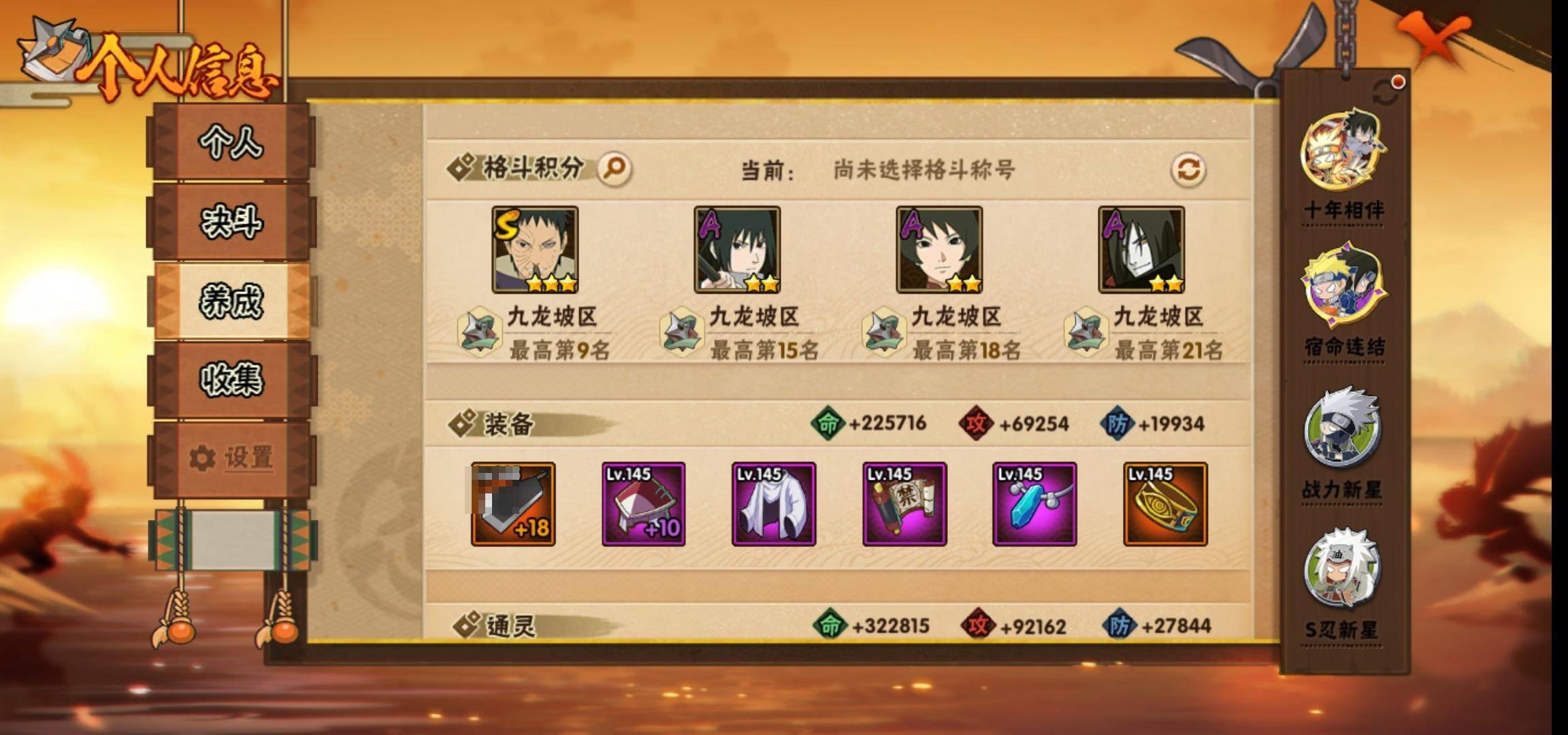Open the 设置 settings entry
This screenshot has height=735, width=1568.
pyautogui.click(x=231, y=457)
